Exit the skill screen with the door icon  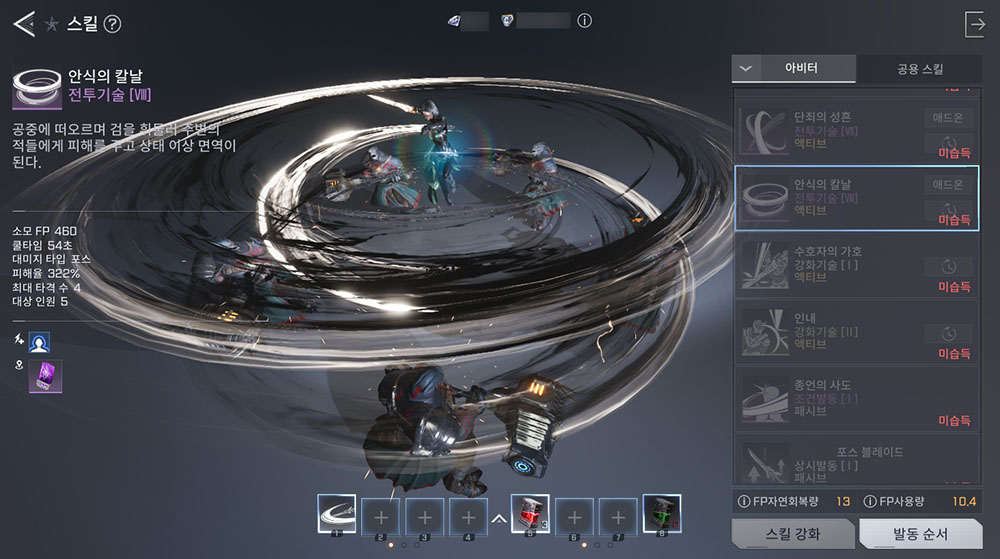[x=975, y=24]
